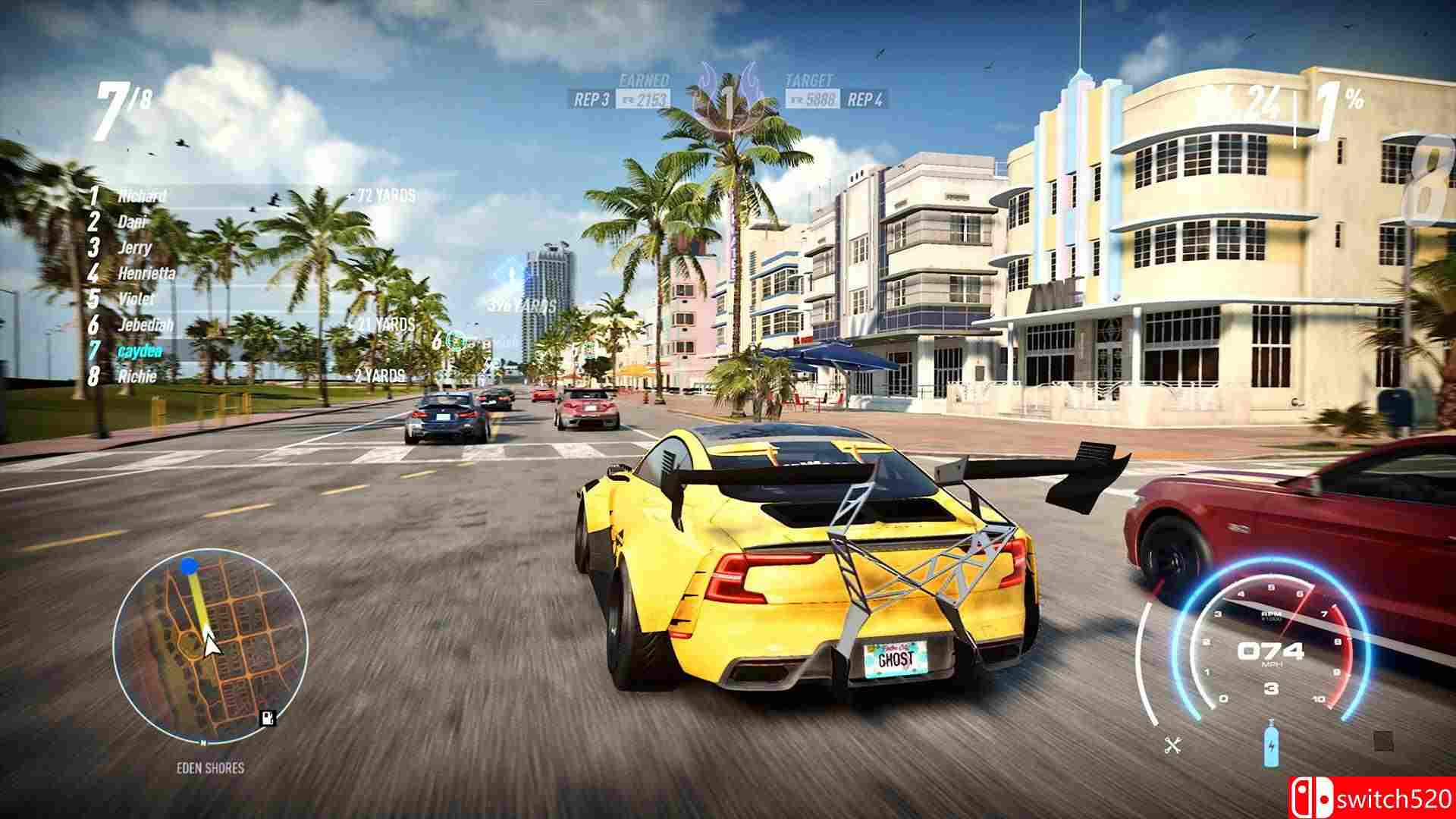Click the flame heat level badge showing 1
The height and width of the screenshot is (819, 1456).
(x=729, y=95)
